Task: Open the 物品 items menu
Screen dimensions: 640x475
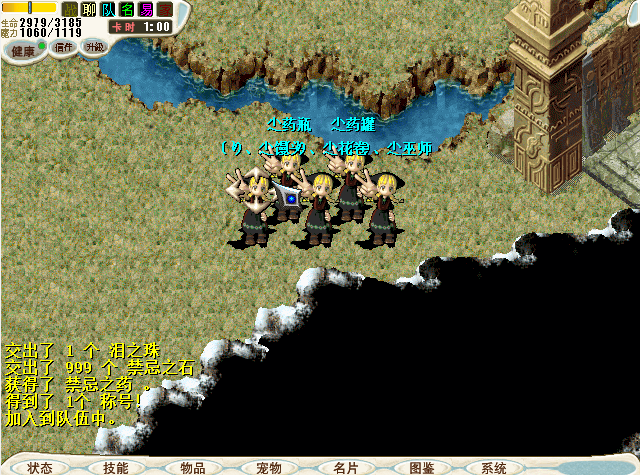Action: point(193,467)
